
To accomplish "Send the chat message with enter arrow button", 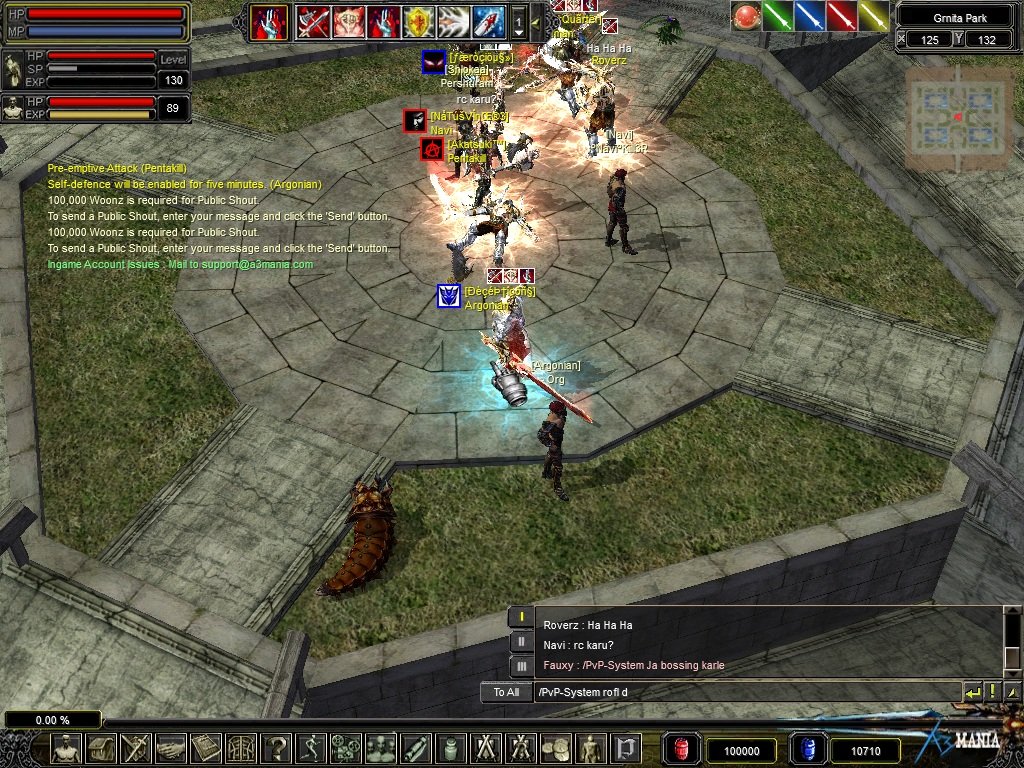I will point(972,692).
